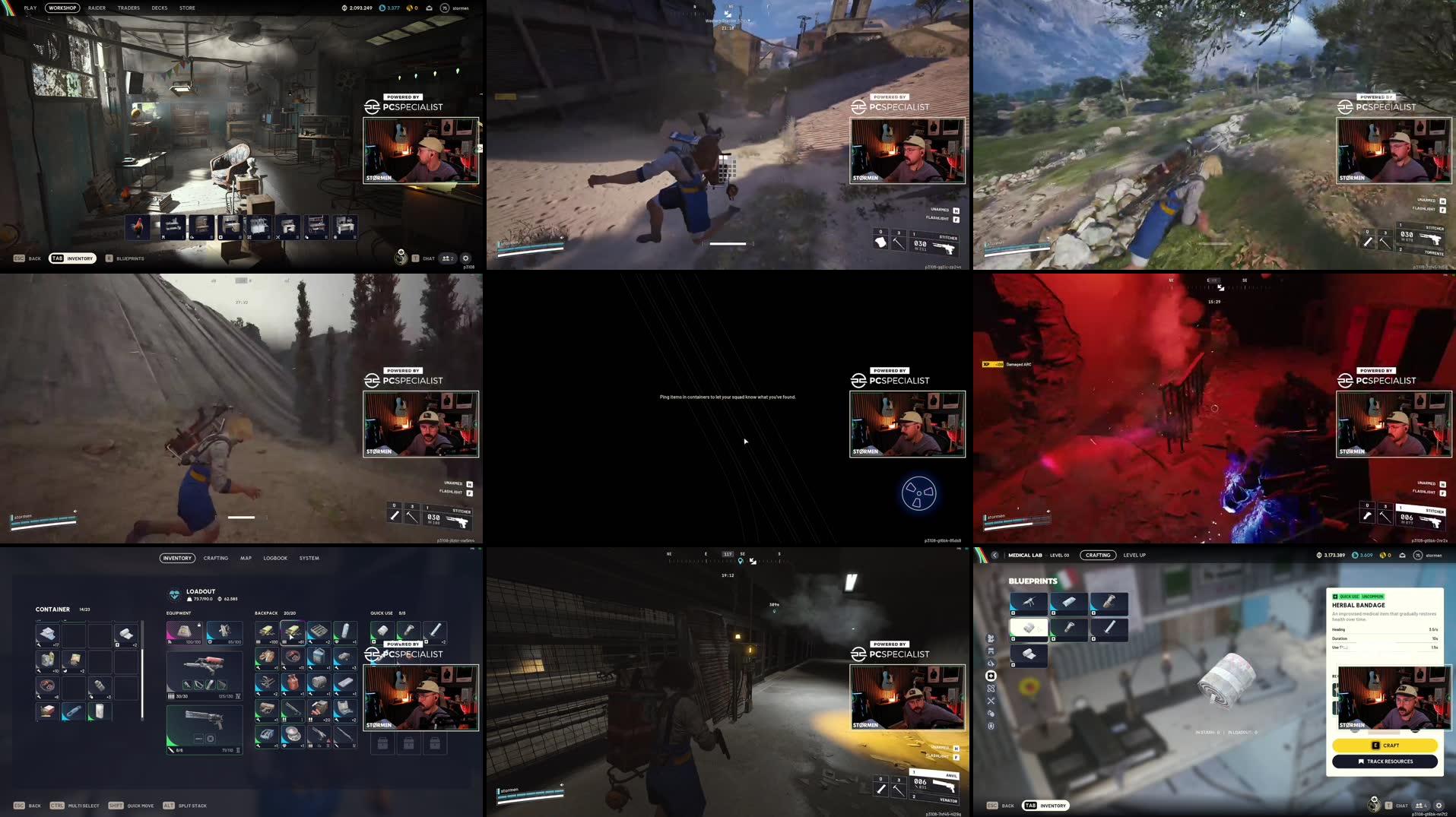The height and width of the screenshot is (817, 1456).
Task: Open the settings gear on the crafting screen
Action: [1439, 805]
